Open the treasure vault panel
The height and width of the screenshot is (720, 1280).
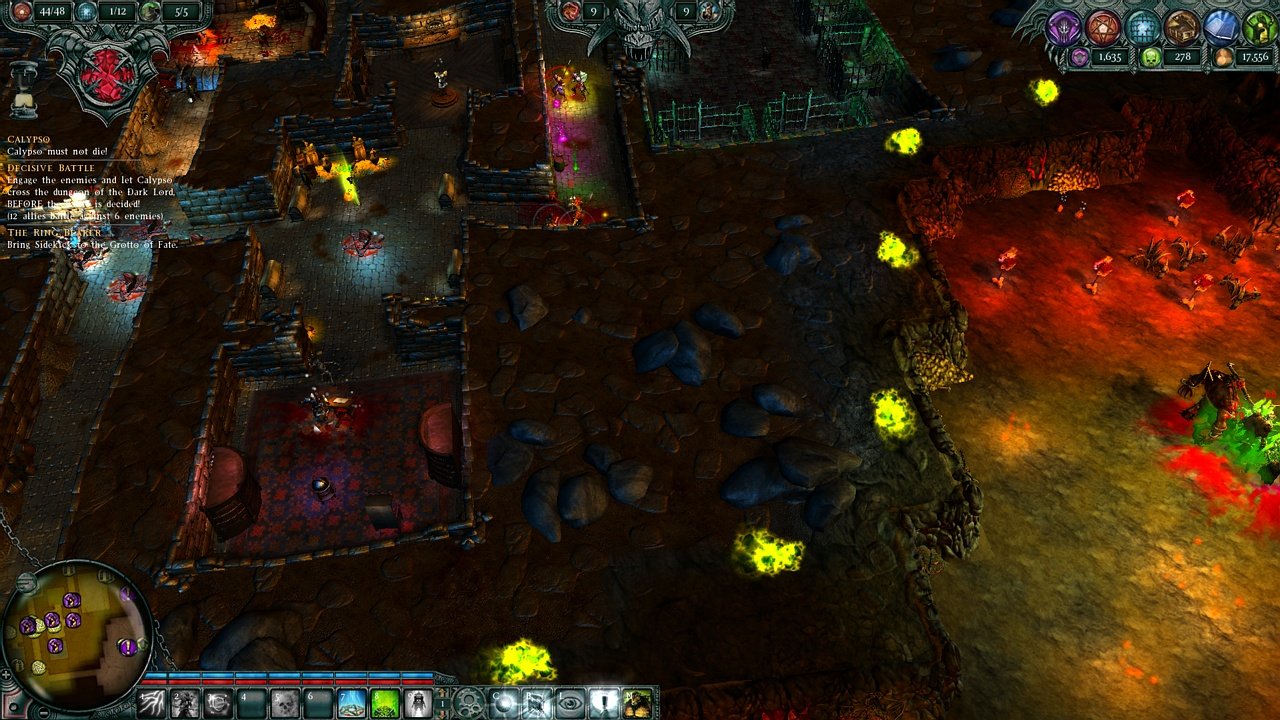tap(1183, 28)
